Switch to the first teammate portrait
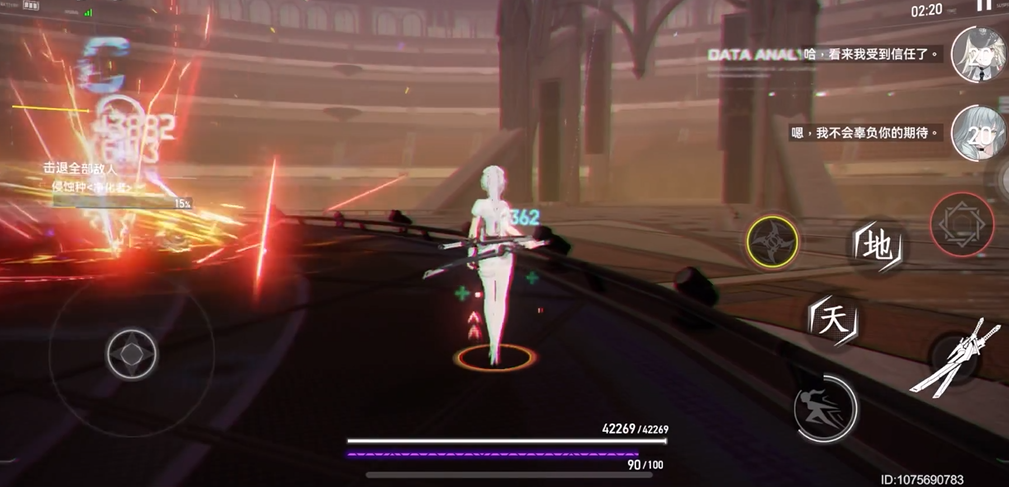Viewport: 1009px width, 487px height. click(976, 54)
